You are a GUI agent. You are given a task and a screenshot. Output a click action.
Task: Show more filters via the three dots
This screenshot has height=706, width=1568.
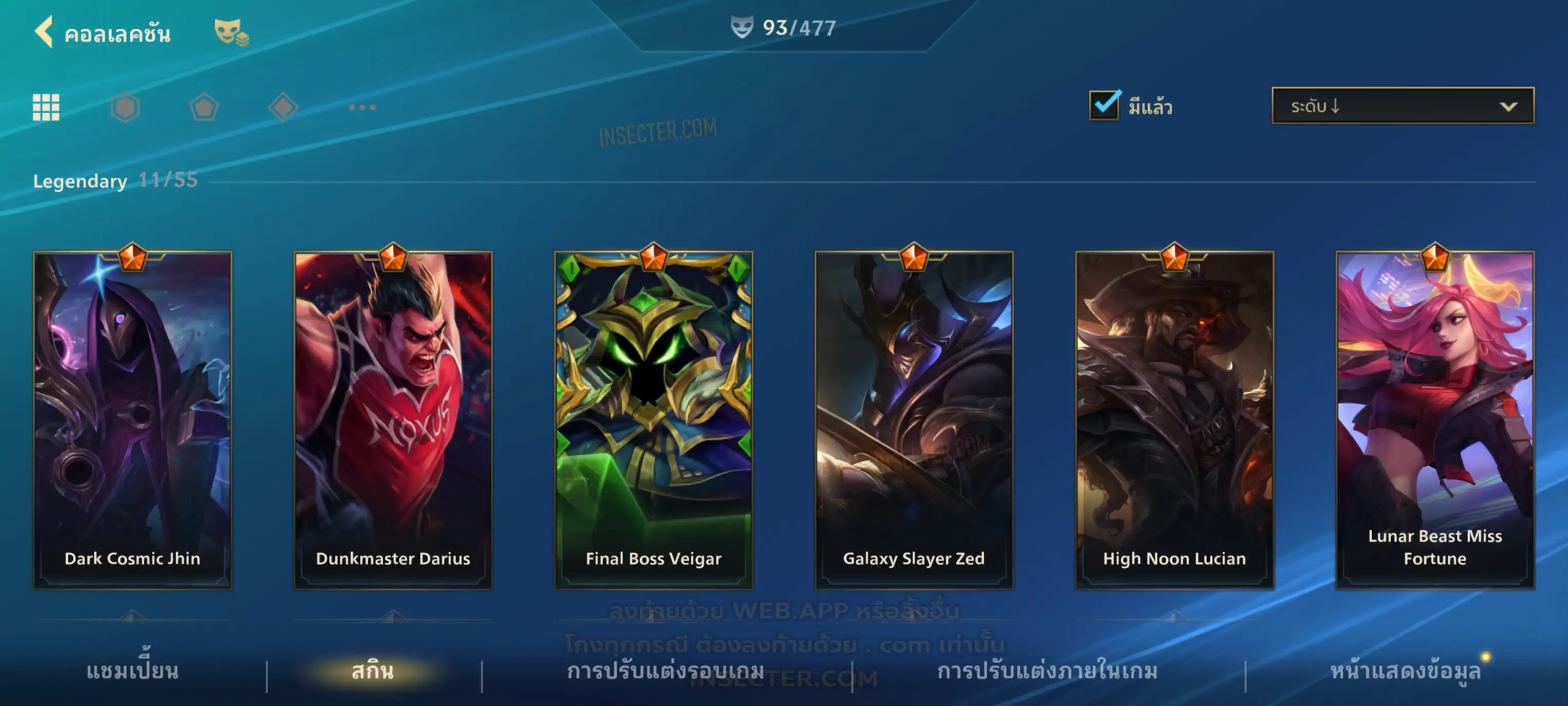(x=362, y=107)
